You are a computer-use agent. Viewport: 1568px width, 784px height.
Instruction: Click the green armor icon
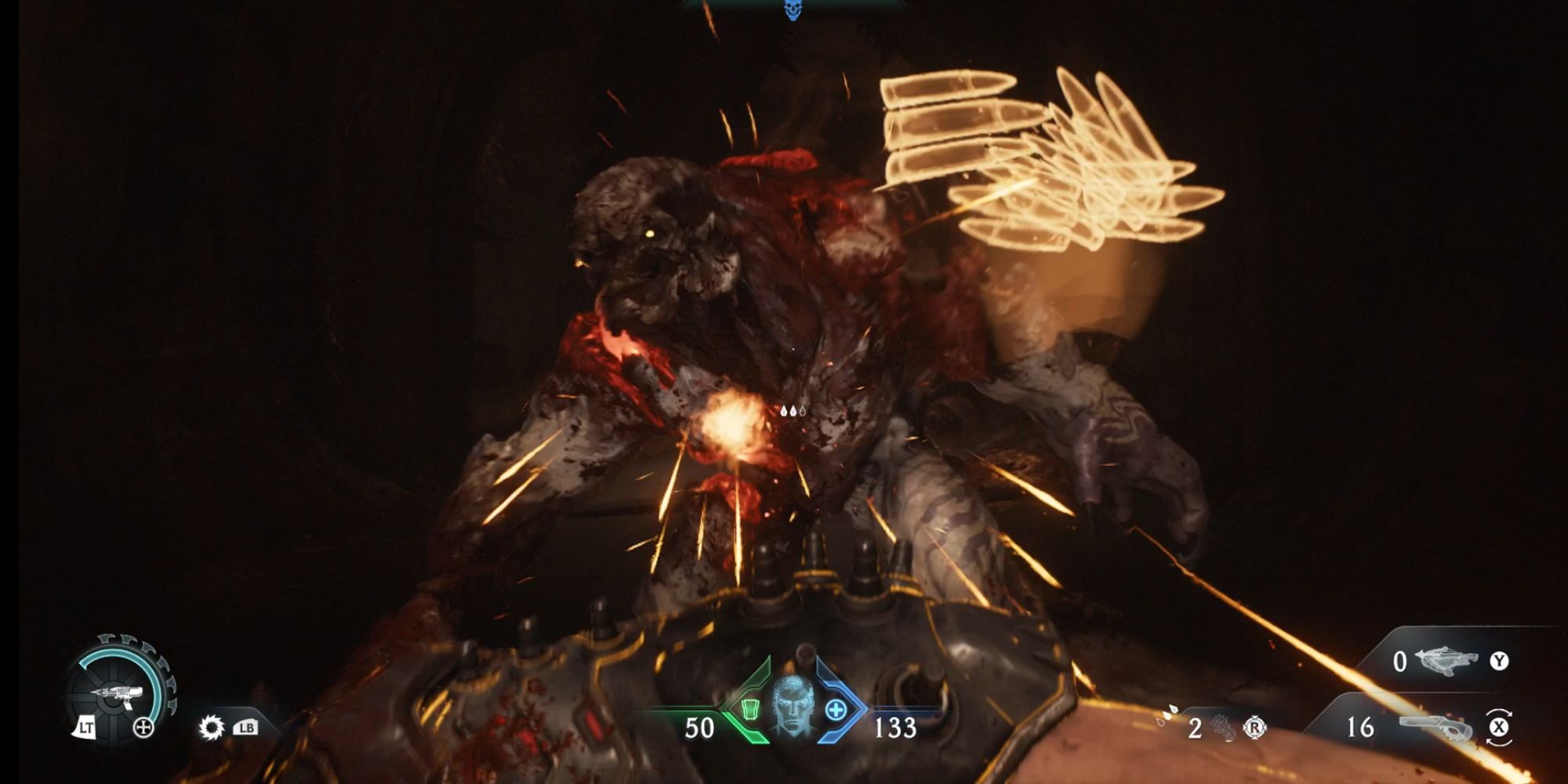(x=750, y=710)
